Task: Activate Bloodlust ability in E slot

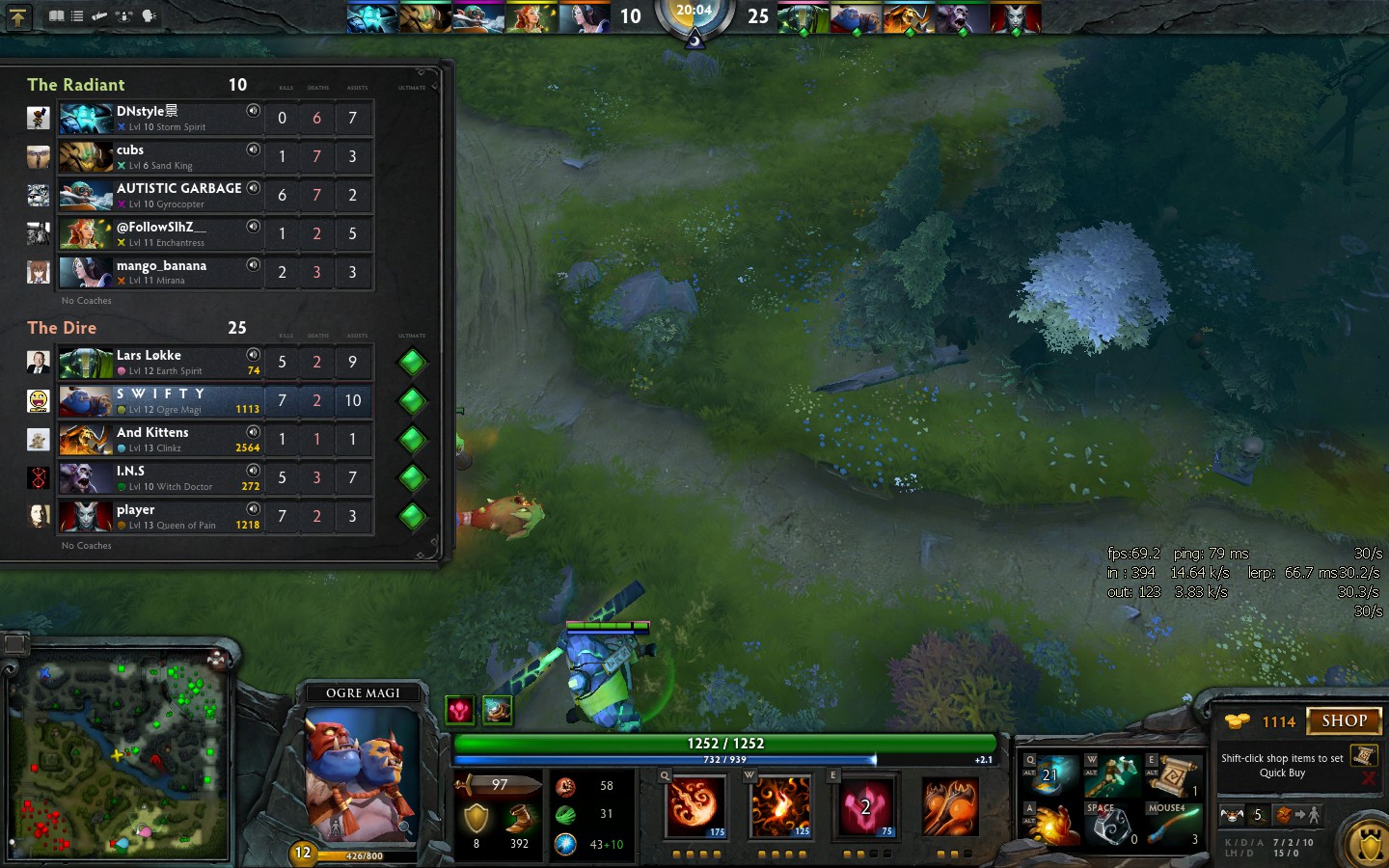Action: pyautogui.click(x=865, y=805)
